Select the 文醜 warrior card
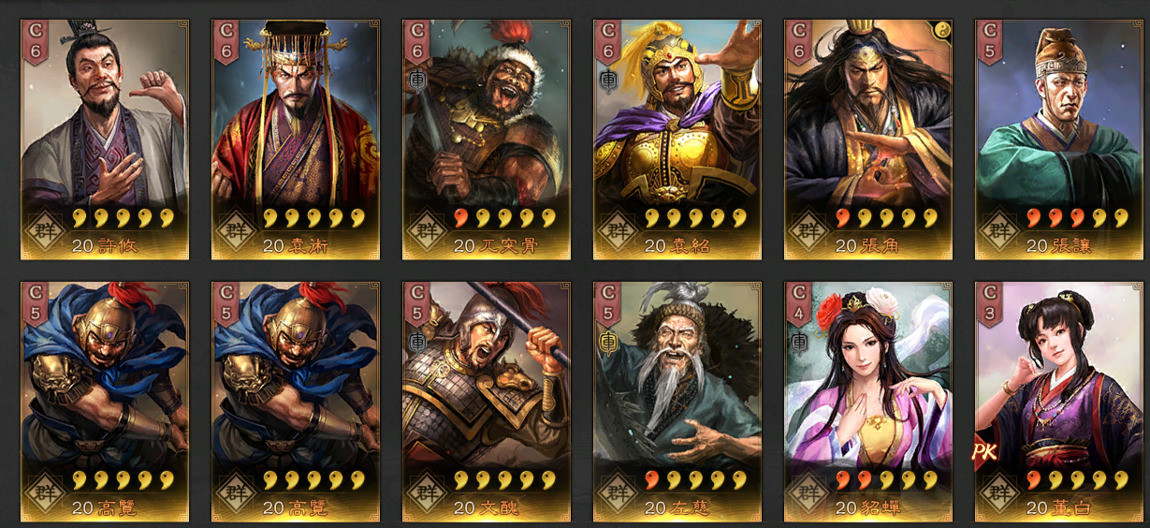Image resolution: width=1150 pixels, height=528 pixels. 486,400
